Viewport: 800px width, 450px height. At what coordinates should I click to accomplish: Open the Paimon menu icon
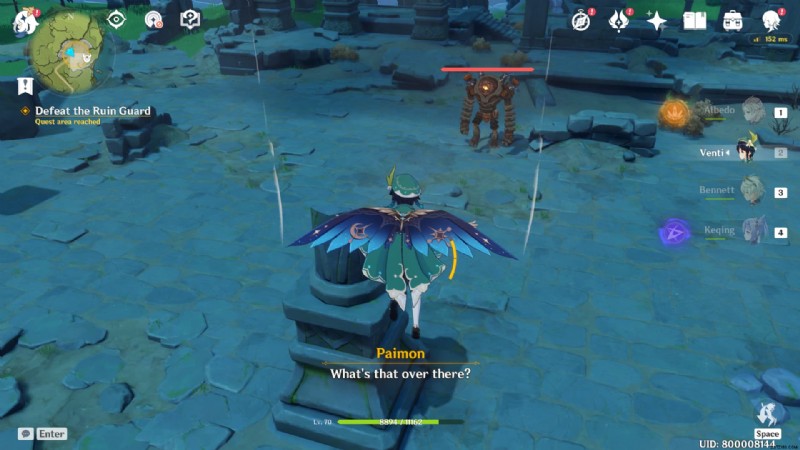24,21
